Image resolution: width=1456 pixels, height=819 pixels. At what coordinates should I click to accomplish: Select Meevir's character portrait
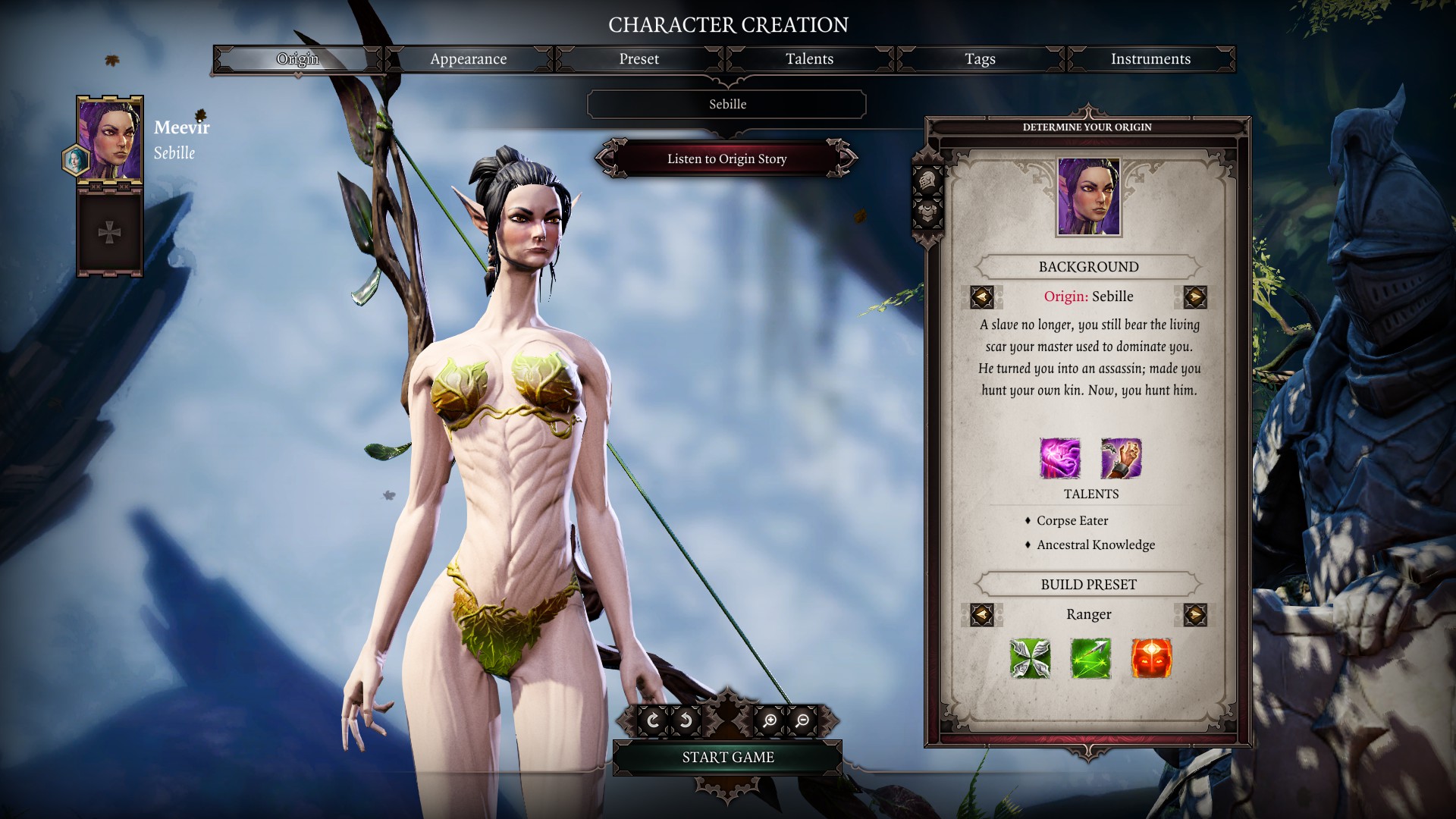pos(110,140)
